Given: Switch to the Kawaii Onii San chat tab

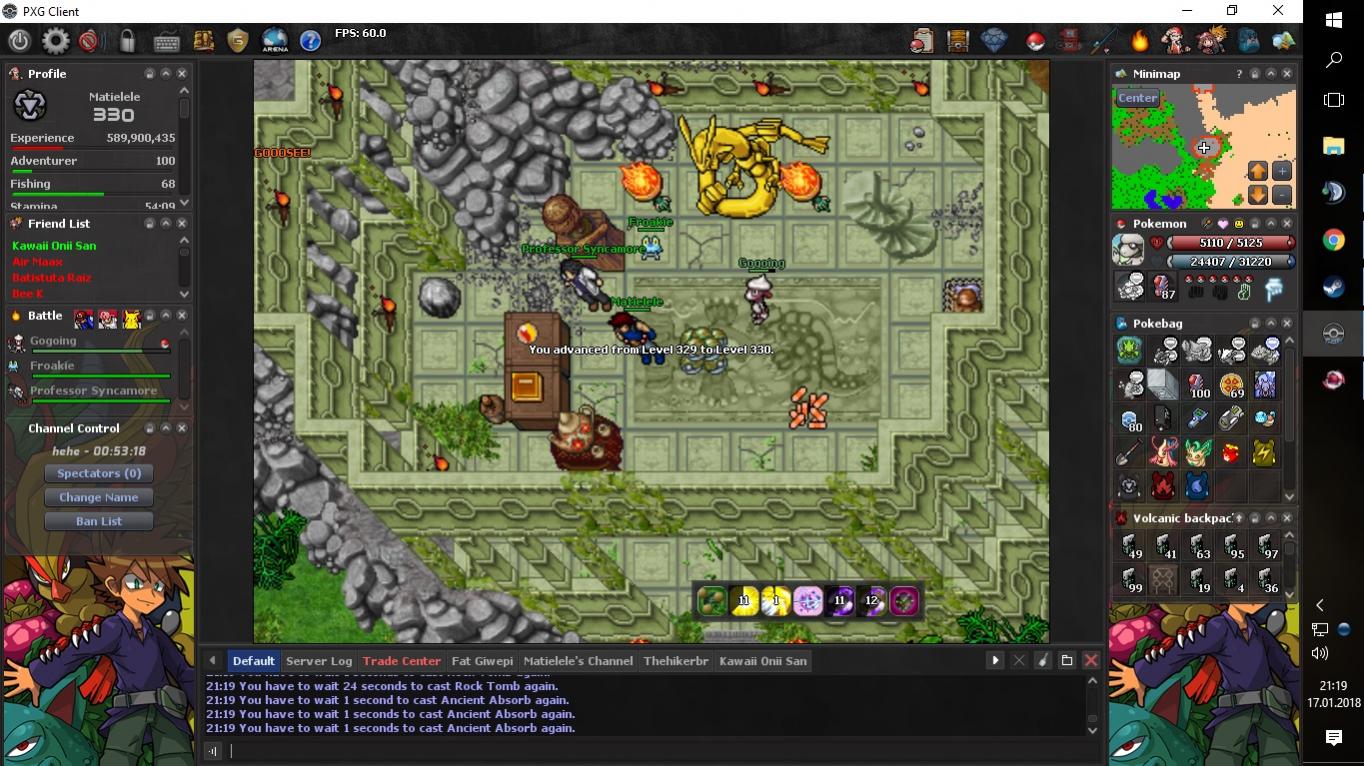Looking at the screenshot, I should pyautogui.click(x=762, y=661).
